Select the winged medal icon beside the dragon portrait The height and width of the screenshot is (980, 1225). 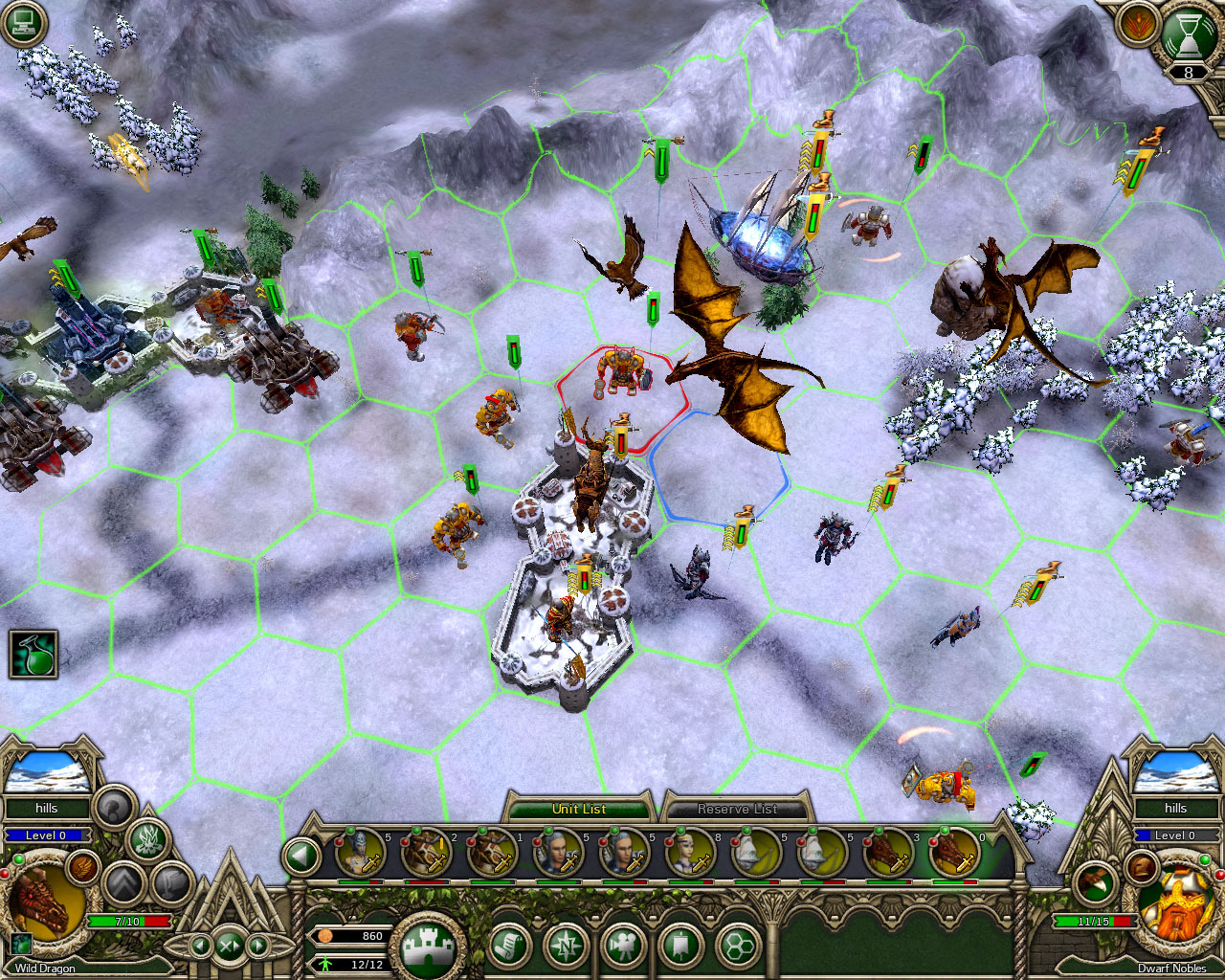[x=81, y=868]
